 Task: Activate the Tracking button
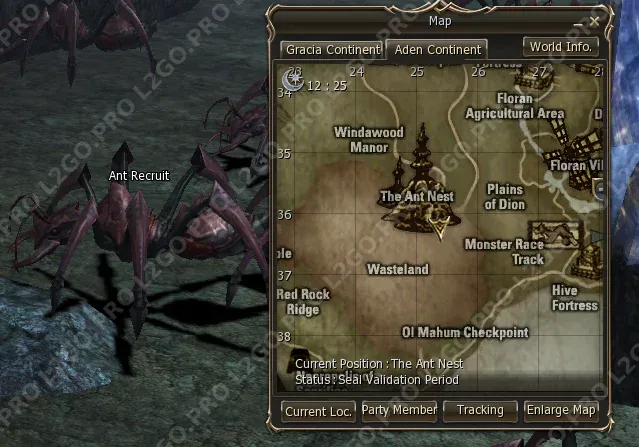point(480,410)
